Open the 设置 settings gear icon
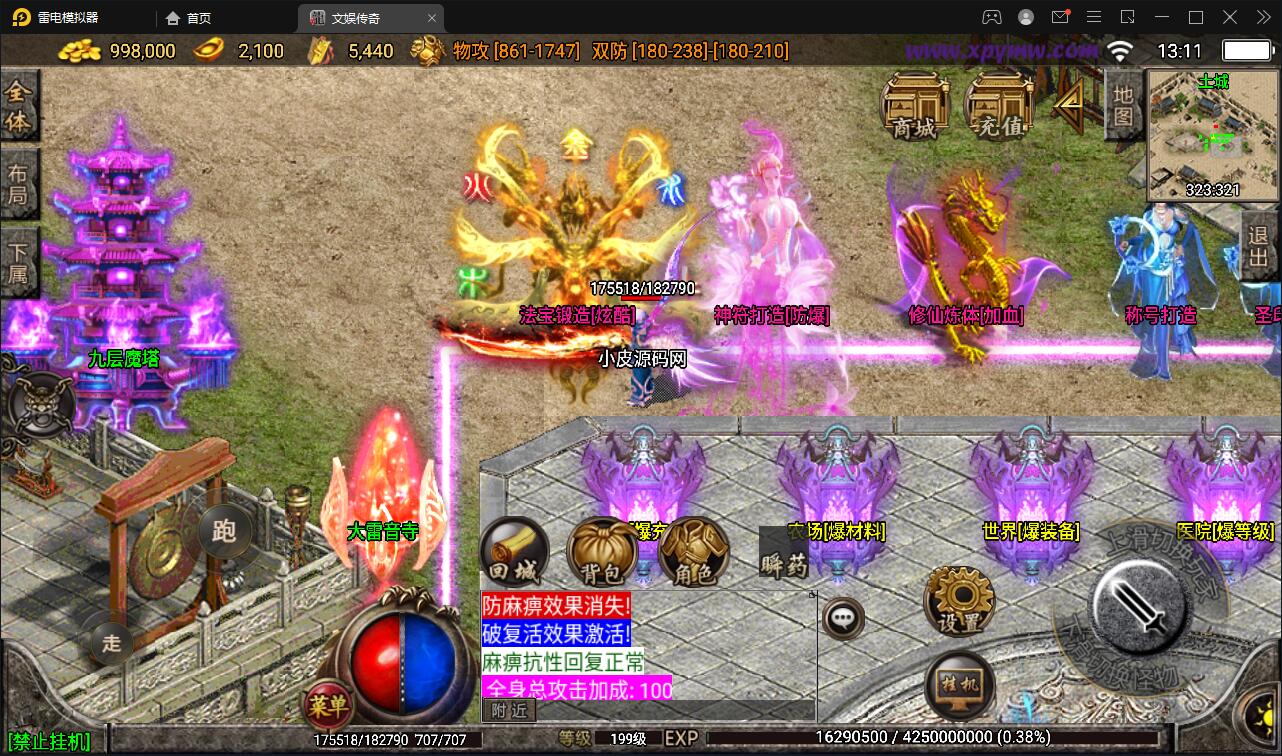This screenshot has width=1282, height=756. coord(957,601)
